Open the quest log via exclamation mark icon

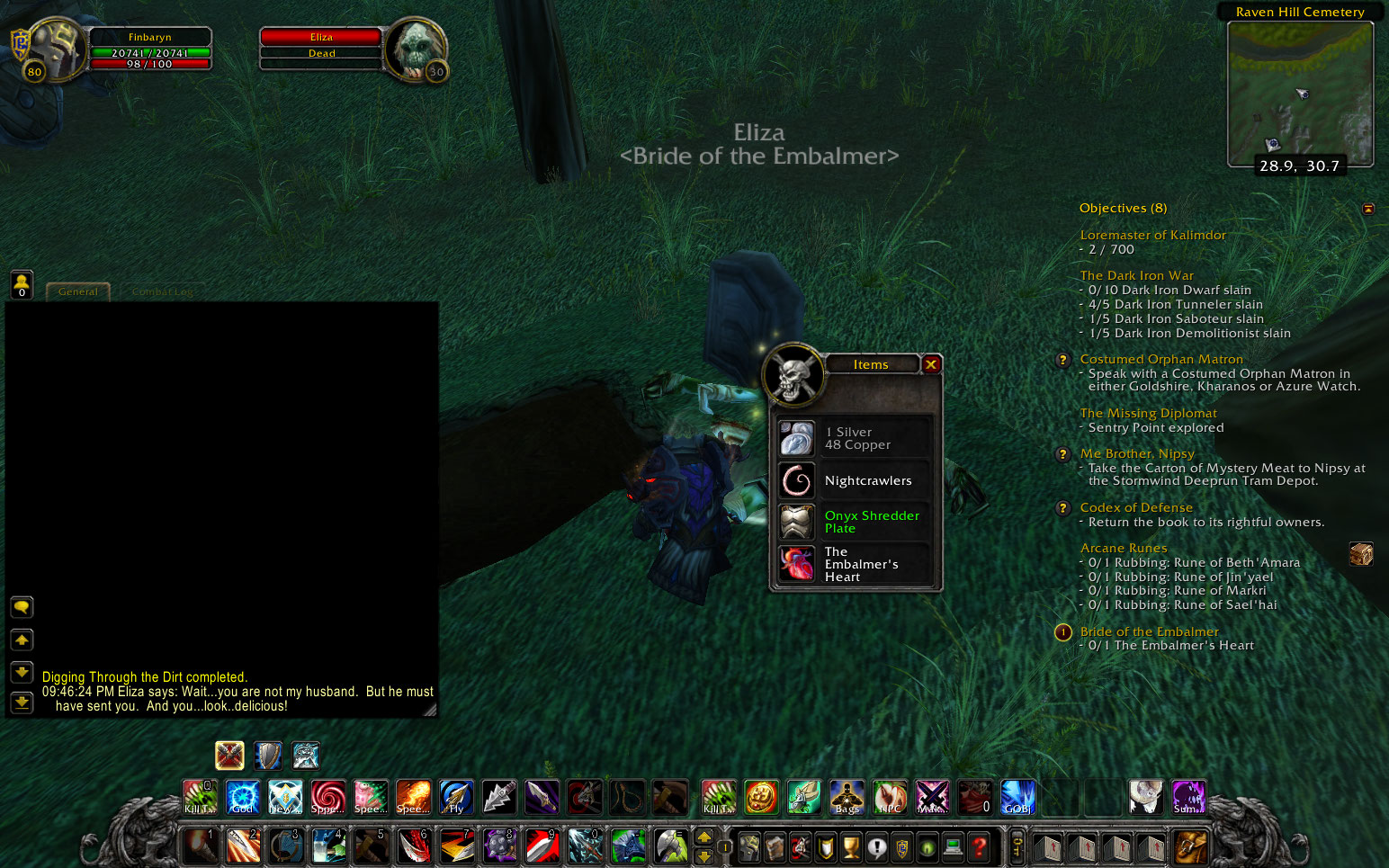tap(879, 846)
